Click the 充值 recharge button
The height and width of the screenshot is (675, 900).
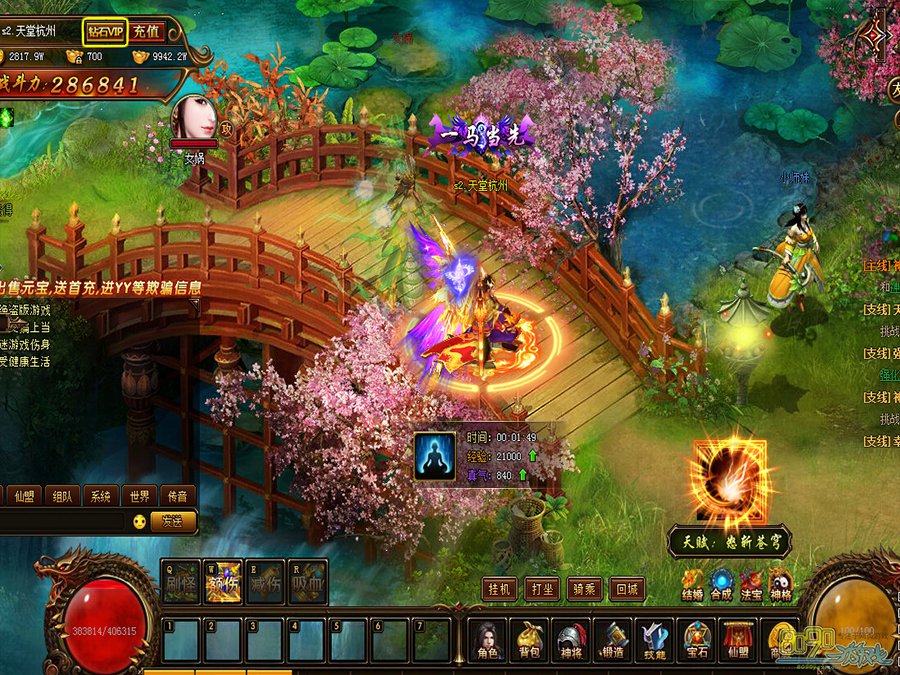coord(147,32)
